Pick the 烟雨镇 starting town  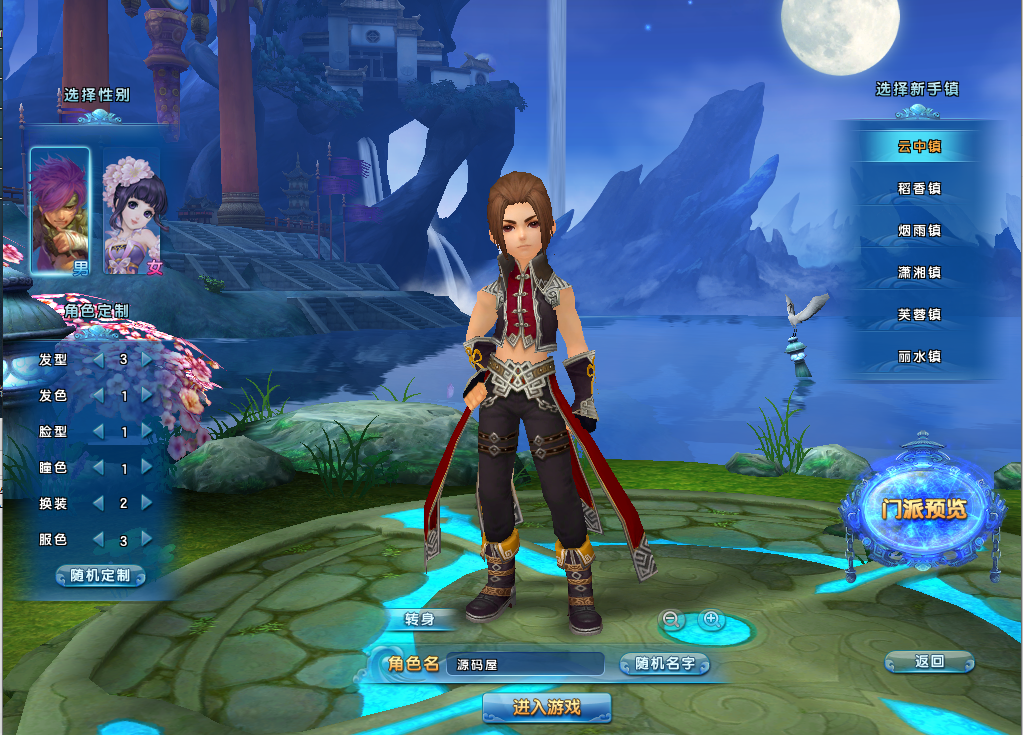tap(919, 230)
